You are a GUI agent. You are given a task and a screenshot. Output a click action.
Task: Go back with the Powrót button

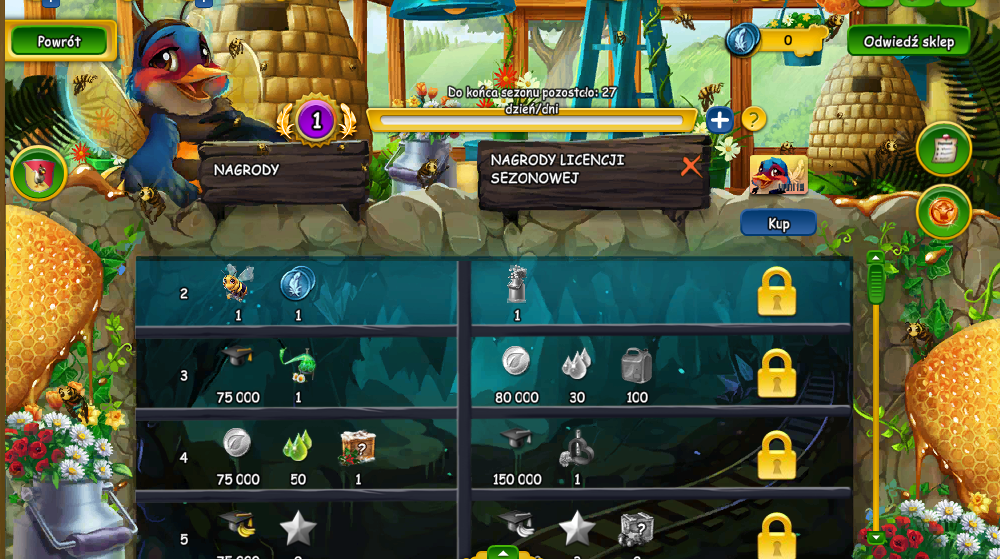pyautogui.click(x=58, y=42)
